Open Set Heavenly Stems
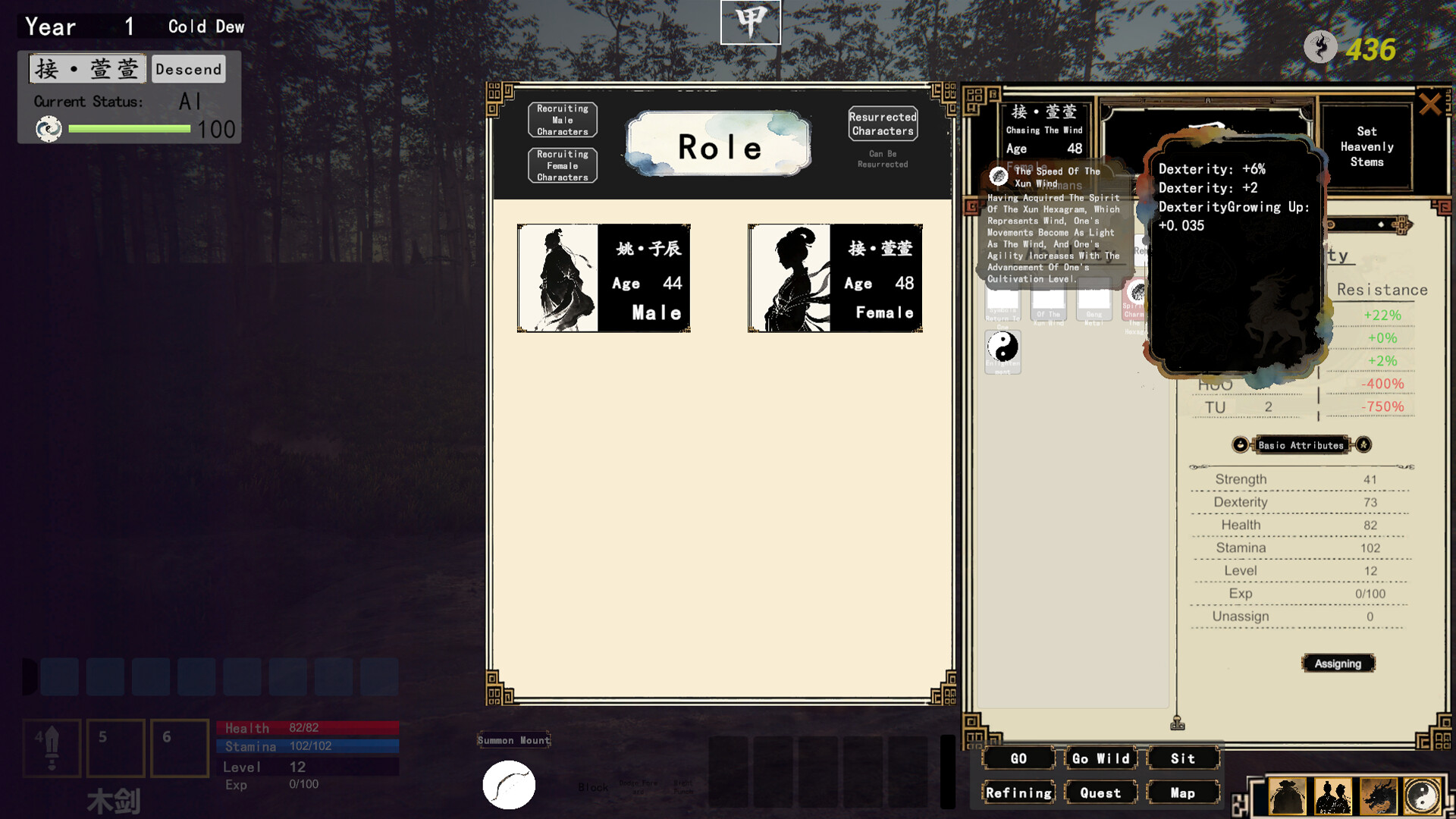1456x819 pixels. [1367, 147]
